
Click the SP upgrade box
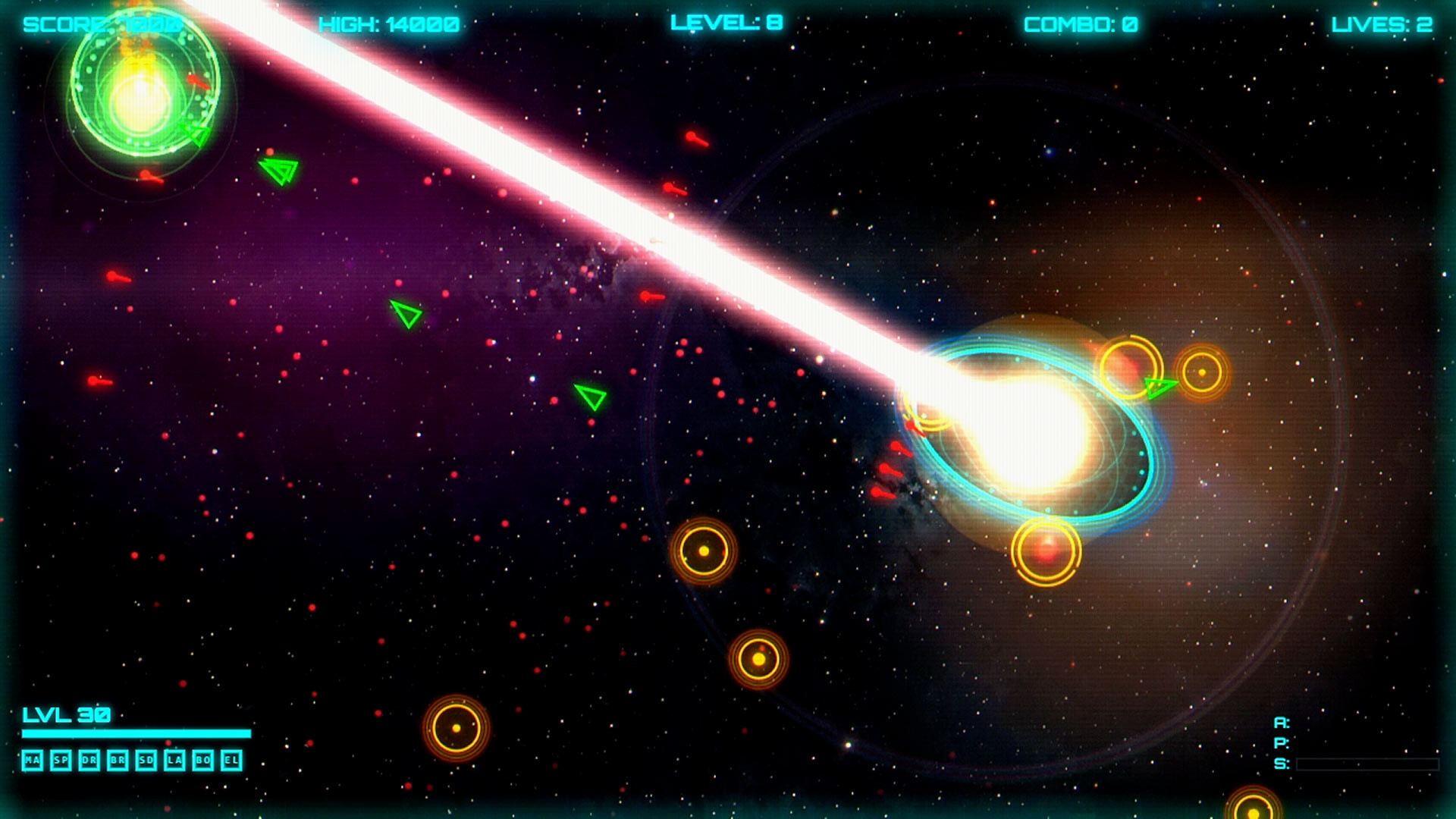click(x=61, y=760)
